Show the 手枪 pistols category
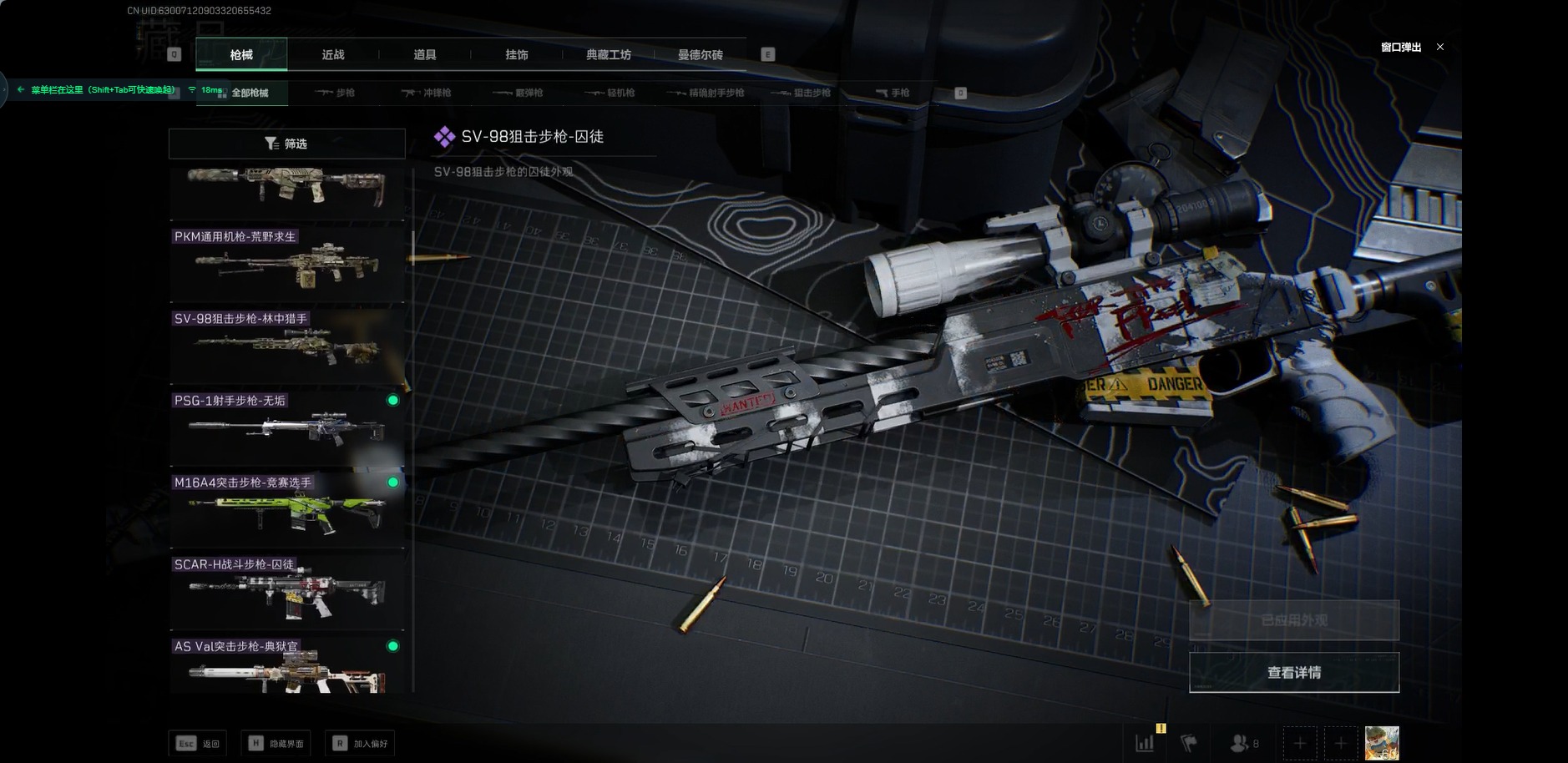 pos(893,93)
